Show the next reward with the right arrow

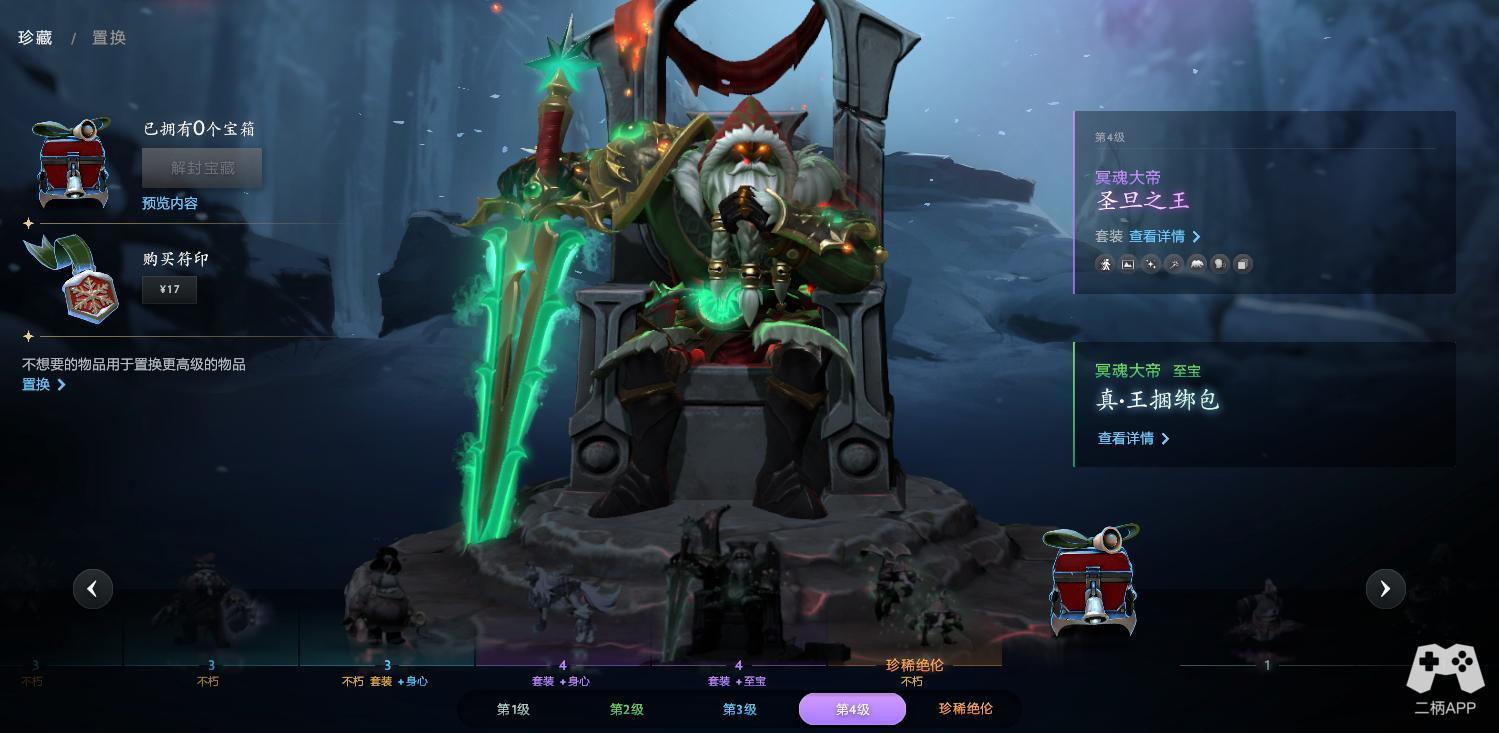1385,589
